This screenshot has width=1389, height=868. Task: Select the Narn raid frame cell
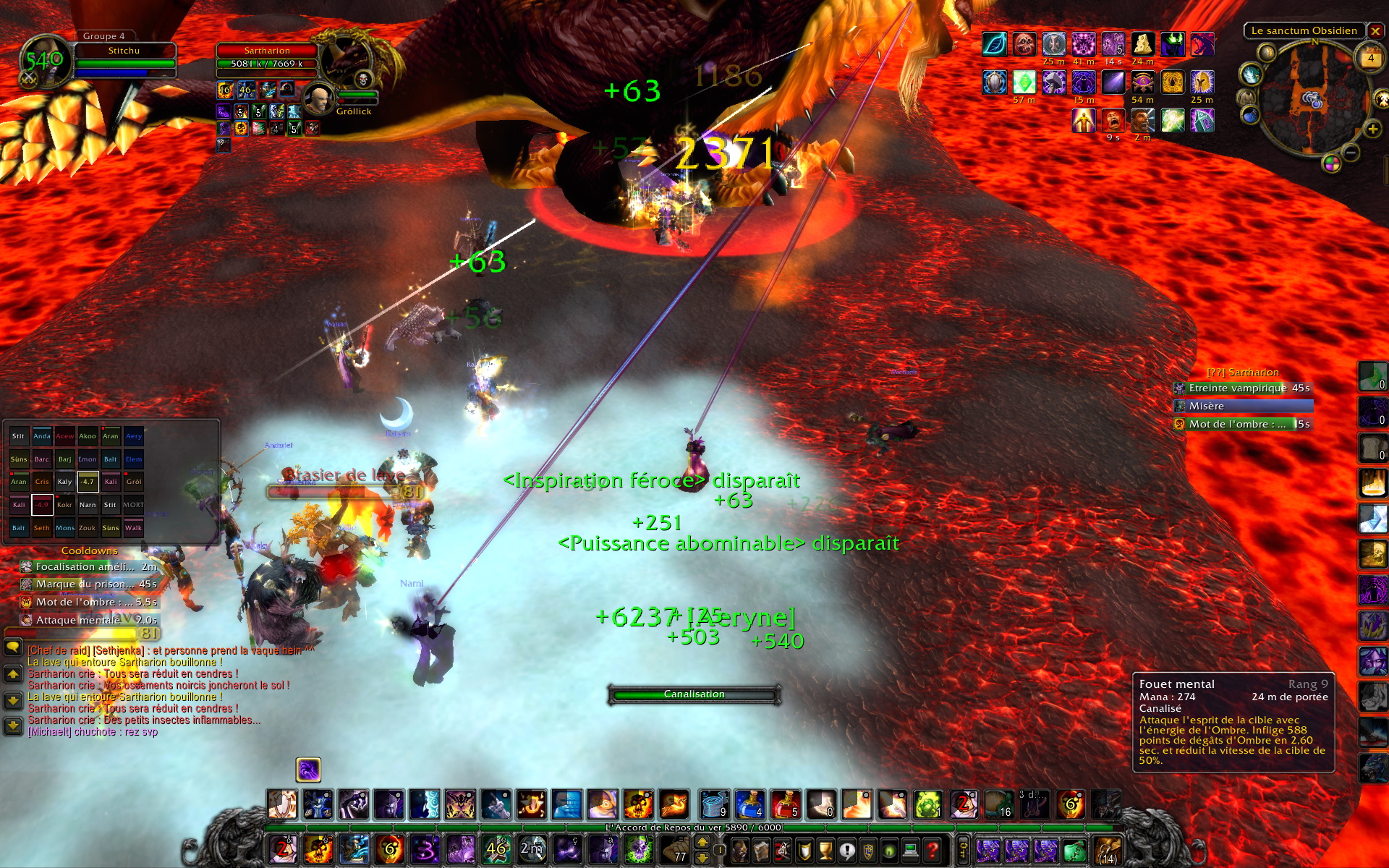point(88,505)
